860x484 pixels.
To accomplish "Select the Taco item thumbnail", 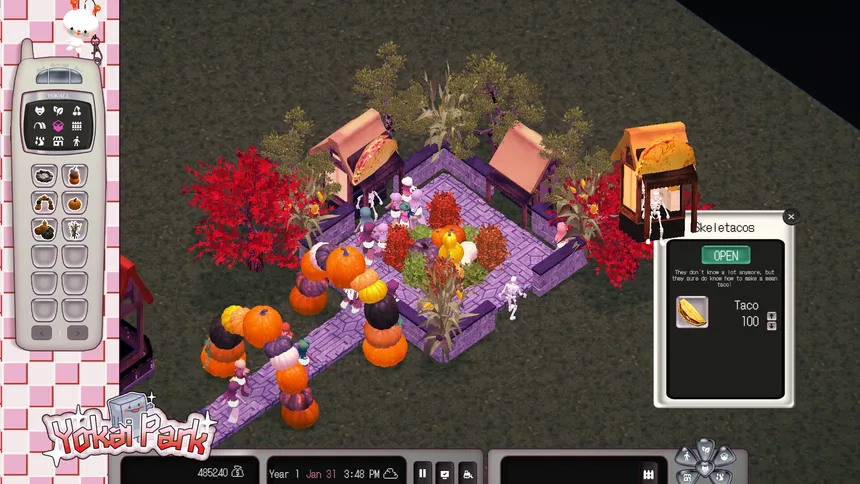I will pos(692,312).
